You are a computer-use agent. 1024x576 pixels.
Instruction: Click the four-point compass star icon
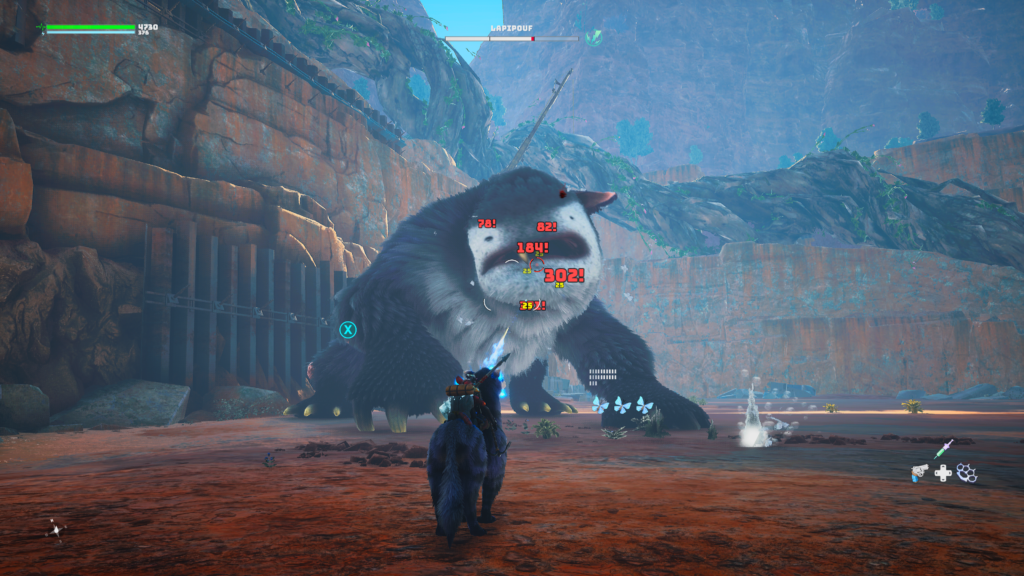(x=55, y=530)
